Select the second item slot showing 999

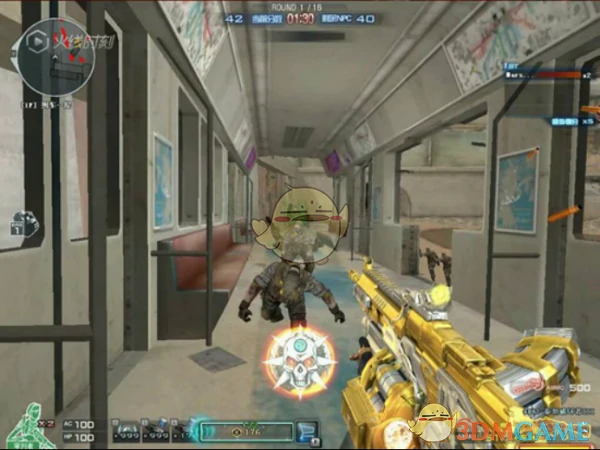point(153,429)
